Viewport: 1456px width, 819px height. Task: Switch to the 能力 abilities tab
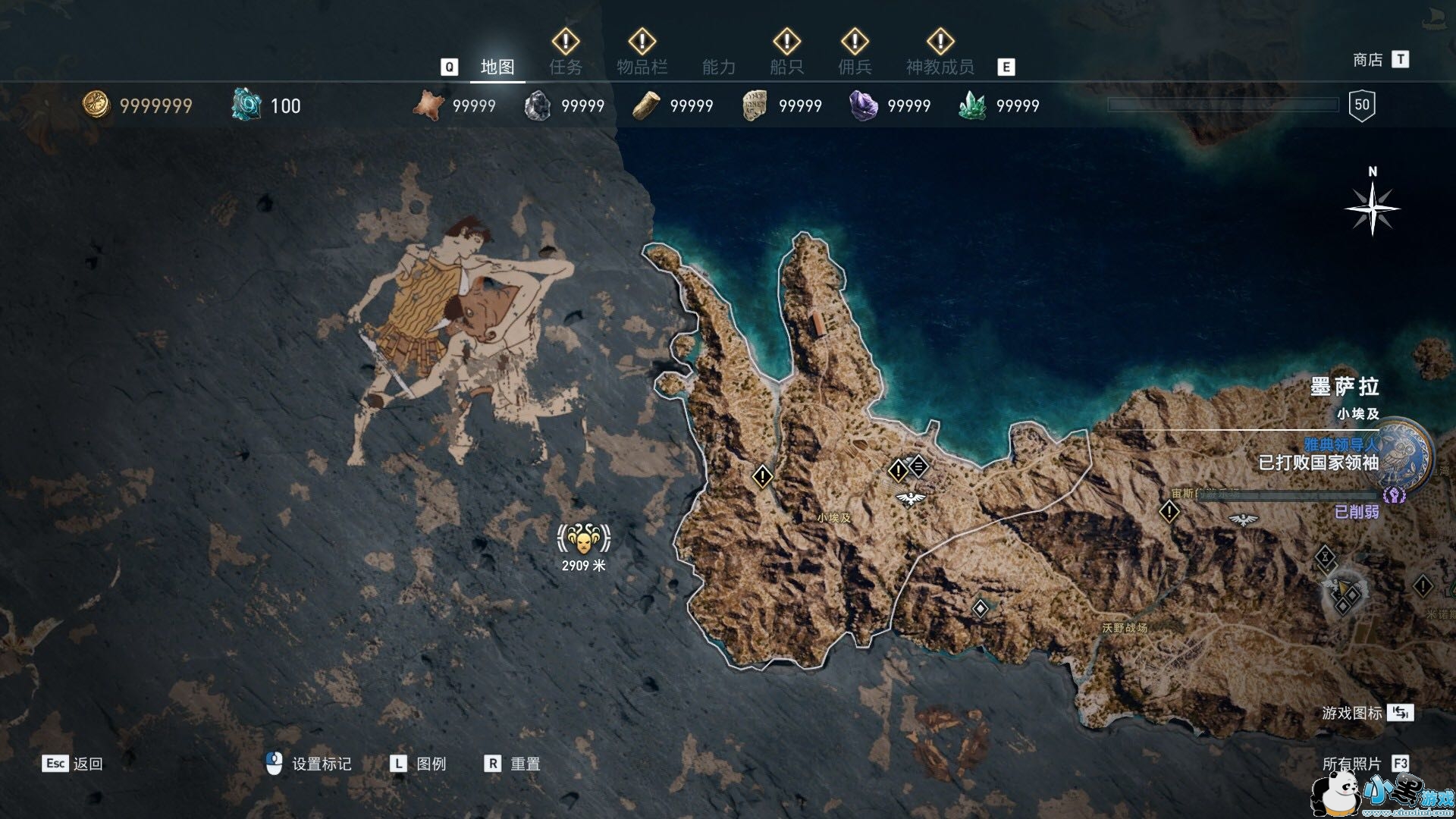[718, 67]
